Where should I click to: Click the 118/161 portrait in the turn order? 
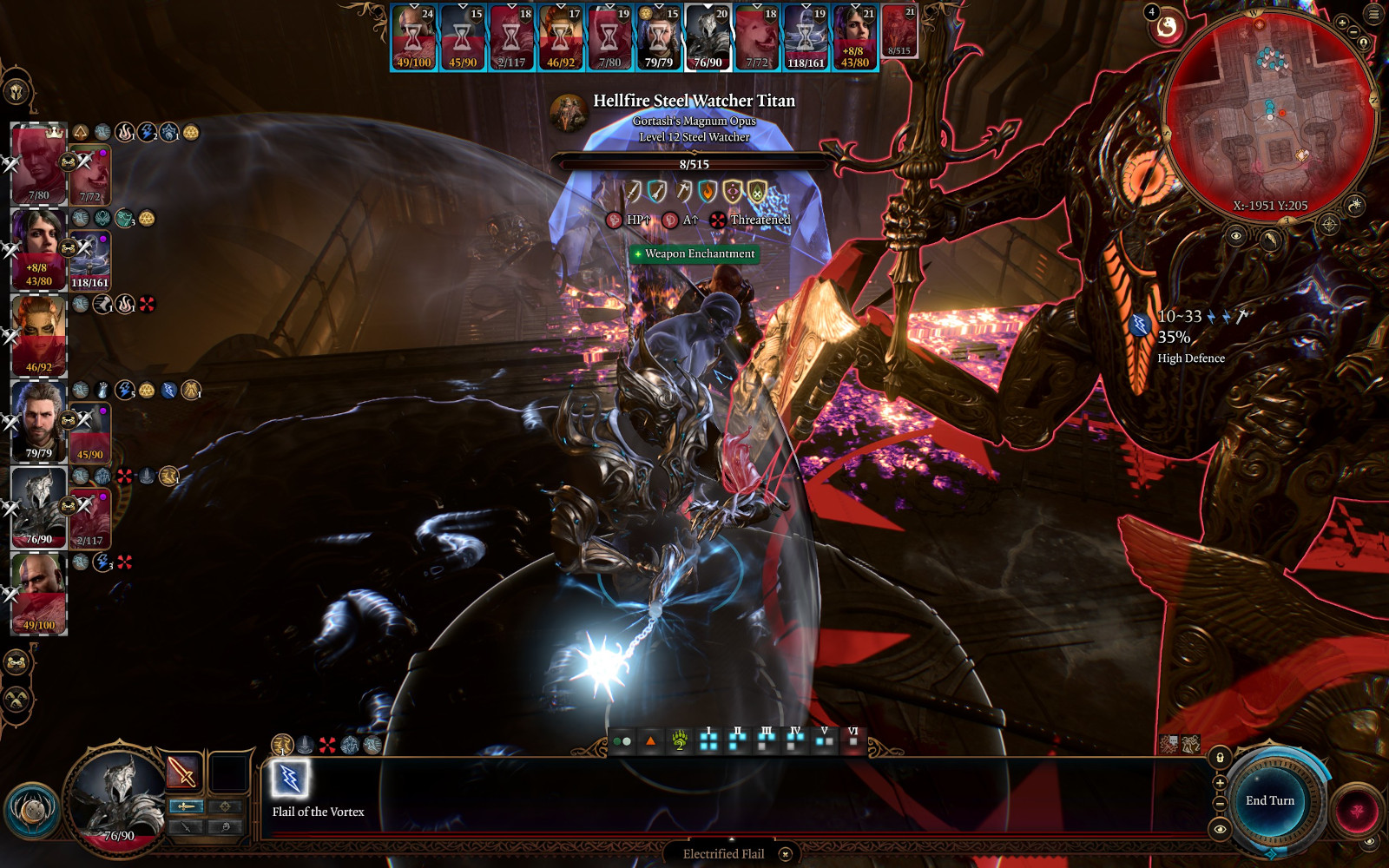click(x=806, y=37)
